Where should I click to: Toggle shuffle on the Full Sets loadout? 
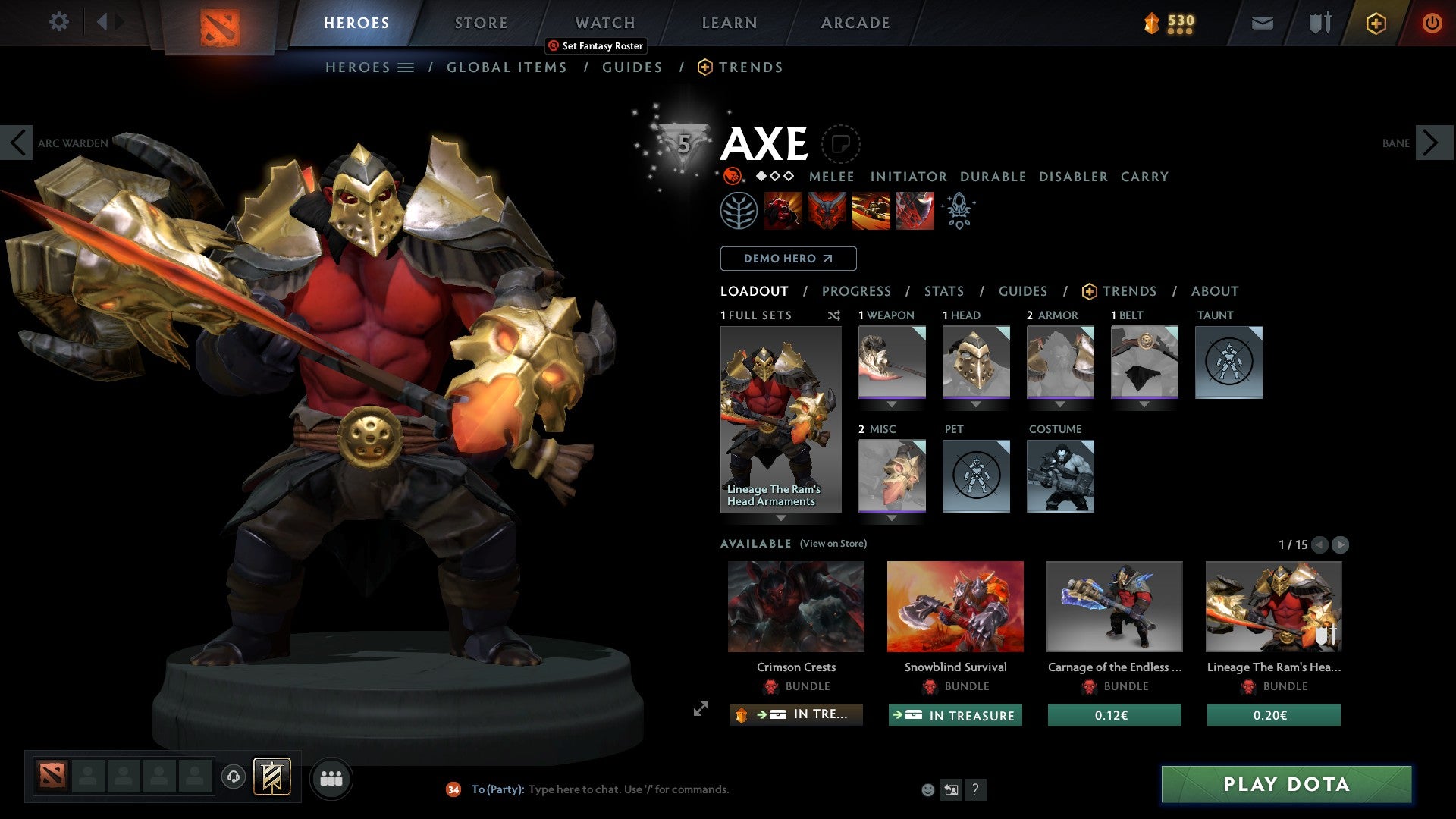tap(834, 315)
